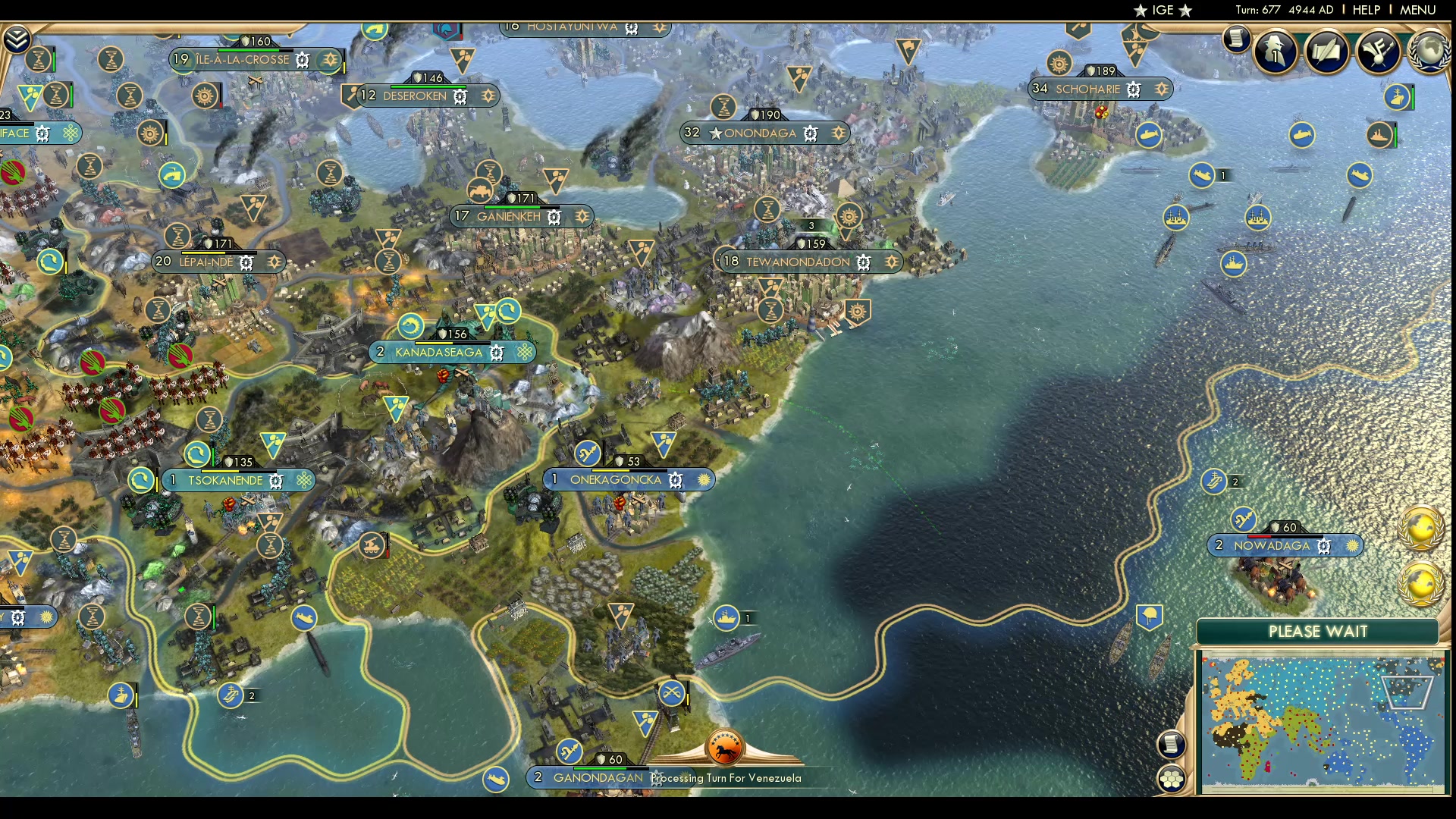Click the sun icon beside Onekagoncka's banner

(x=704, y=480)
